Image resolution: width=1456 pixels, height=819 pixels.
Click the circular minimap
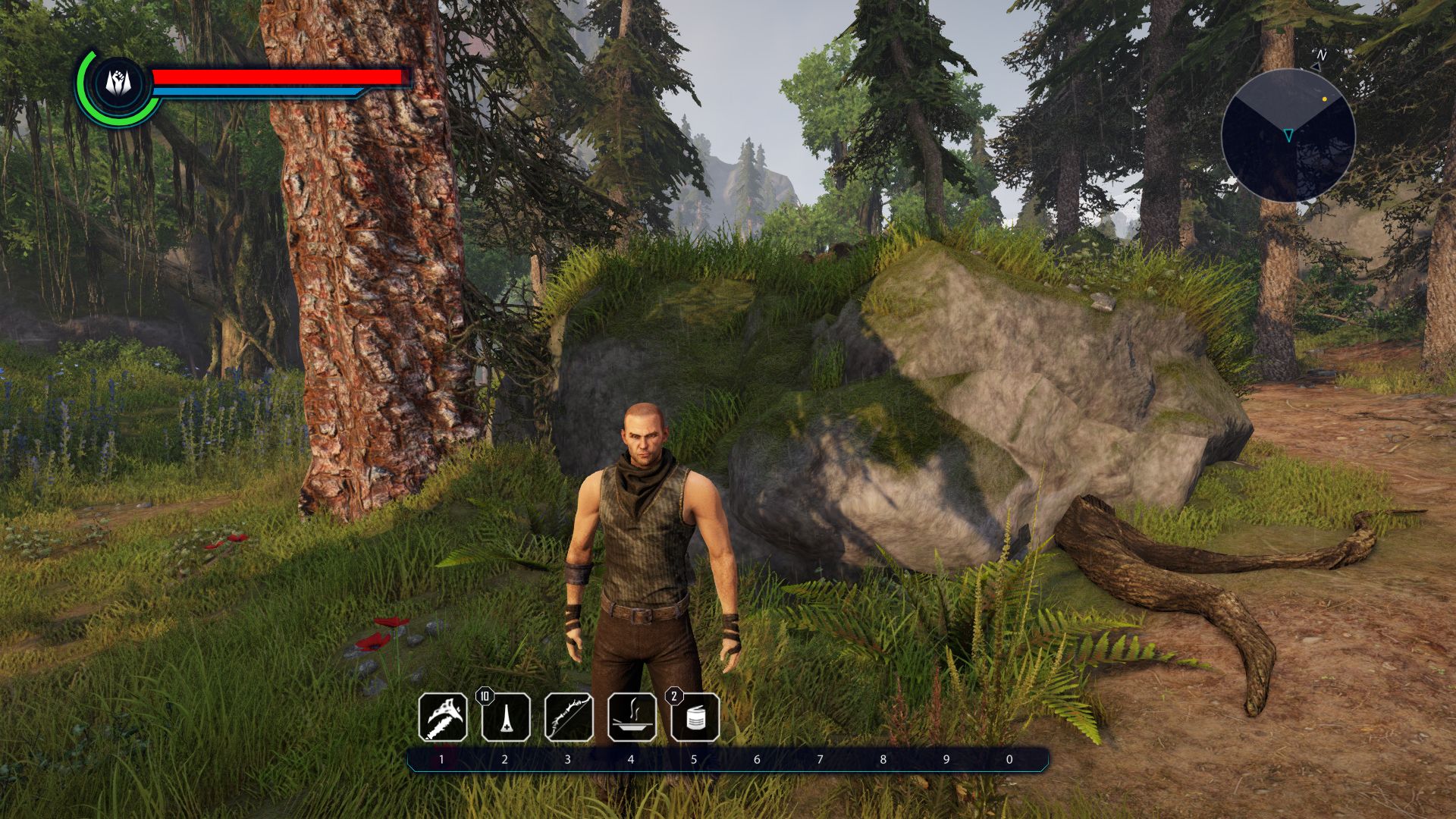tap(1288, 135)
